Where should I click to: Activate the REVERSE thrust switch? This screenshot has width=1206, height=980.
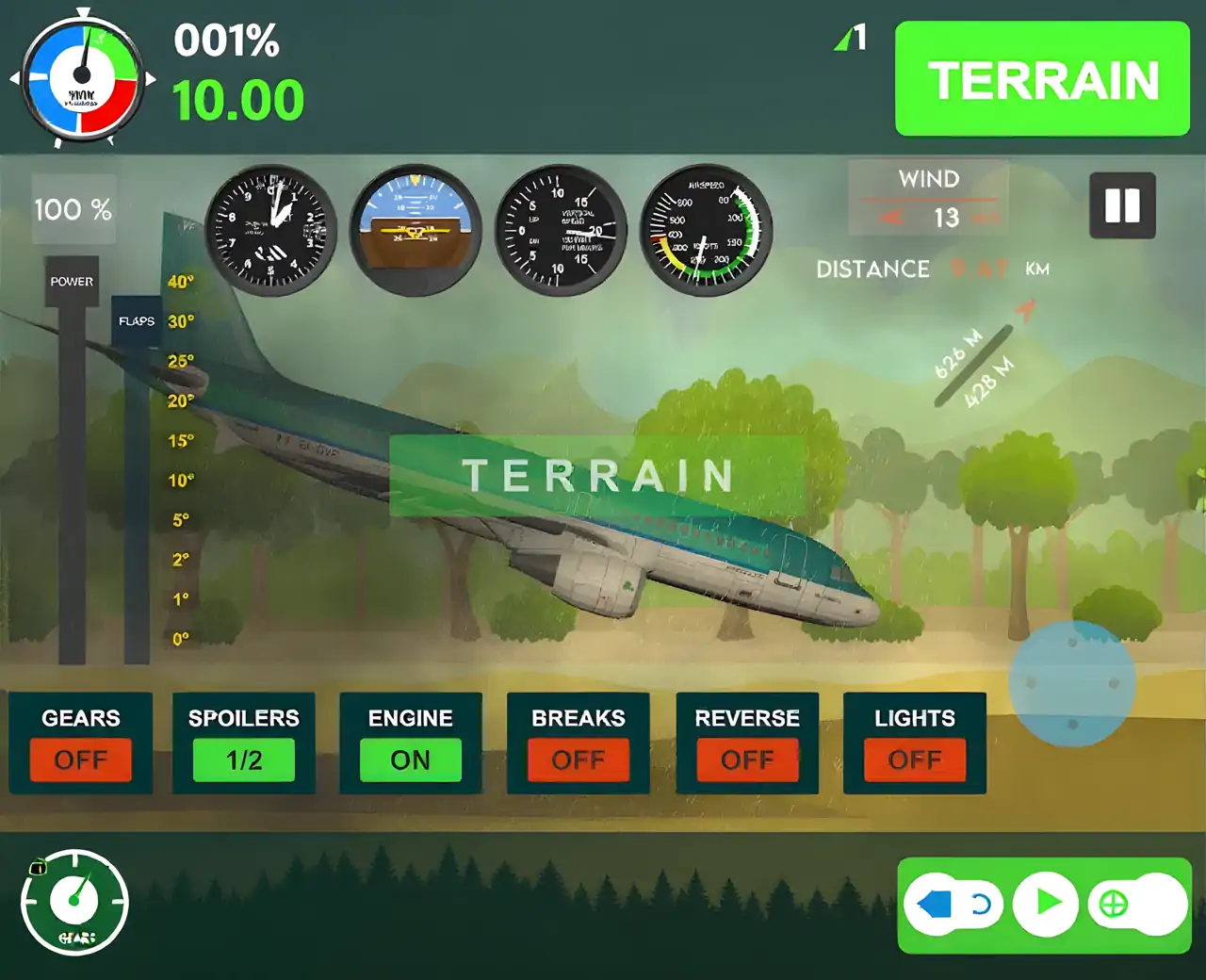click(x=747, y=759)
